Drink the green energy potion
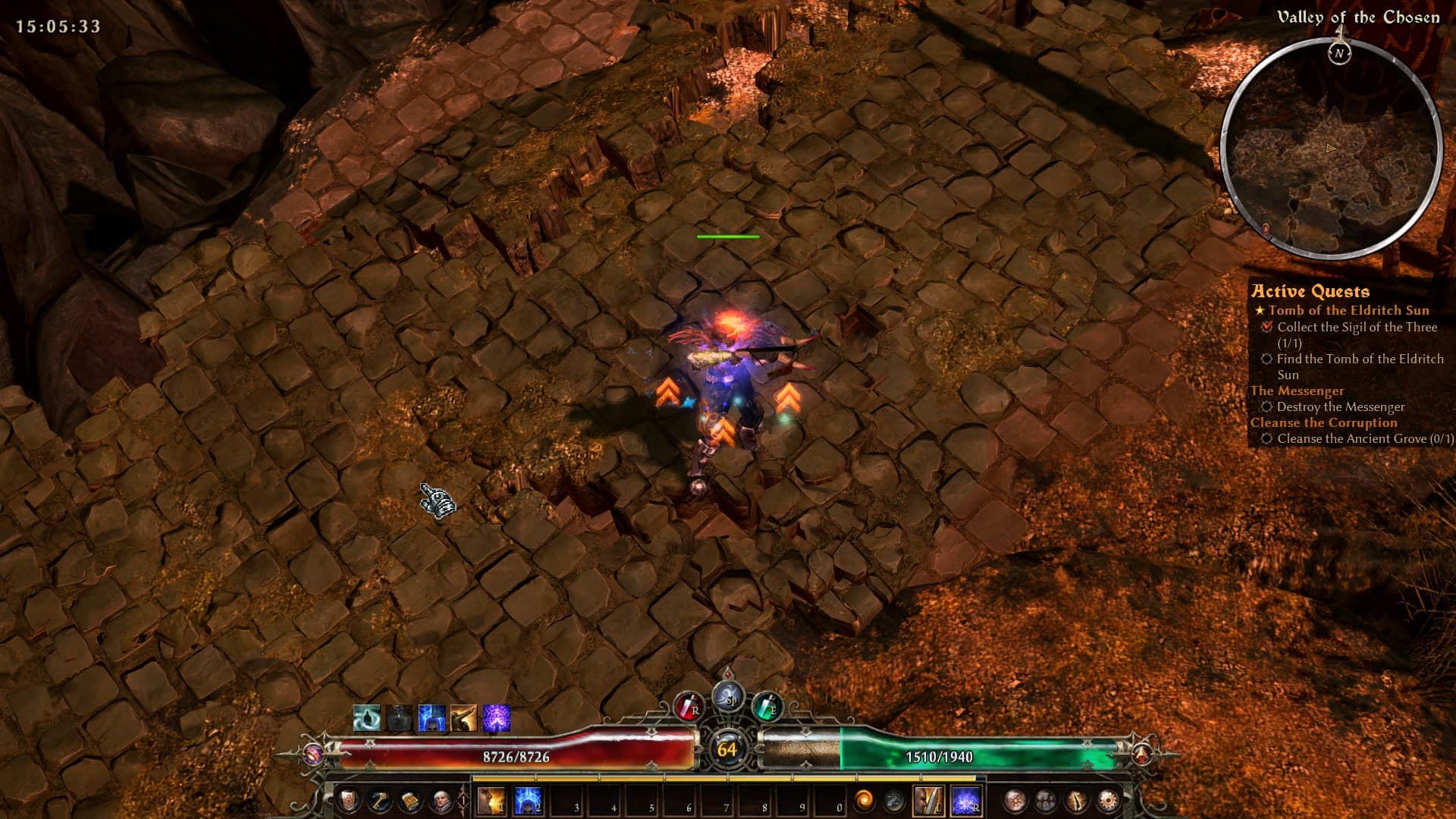Screen dimensions: 1456x819 [x=767, y=708]
